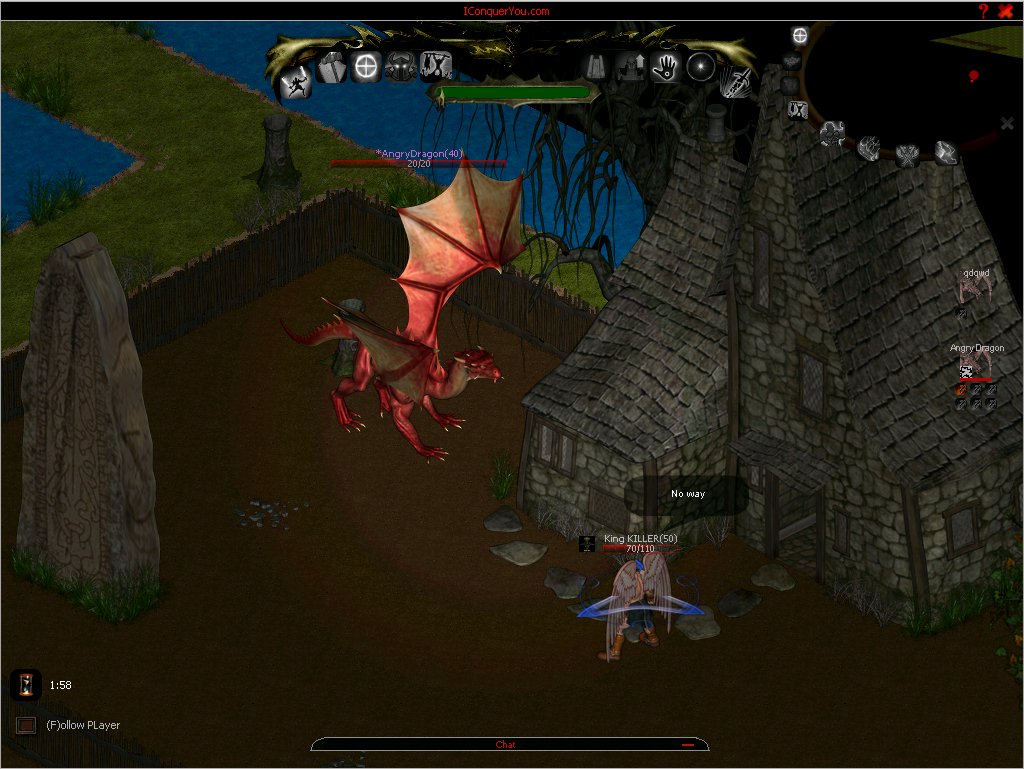Image resolution: width=1024 pixels, height=769 pixels.
Task: Click the hourglass timer icon
Action: [26, 685]
